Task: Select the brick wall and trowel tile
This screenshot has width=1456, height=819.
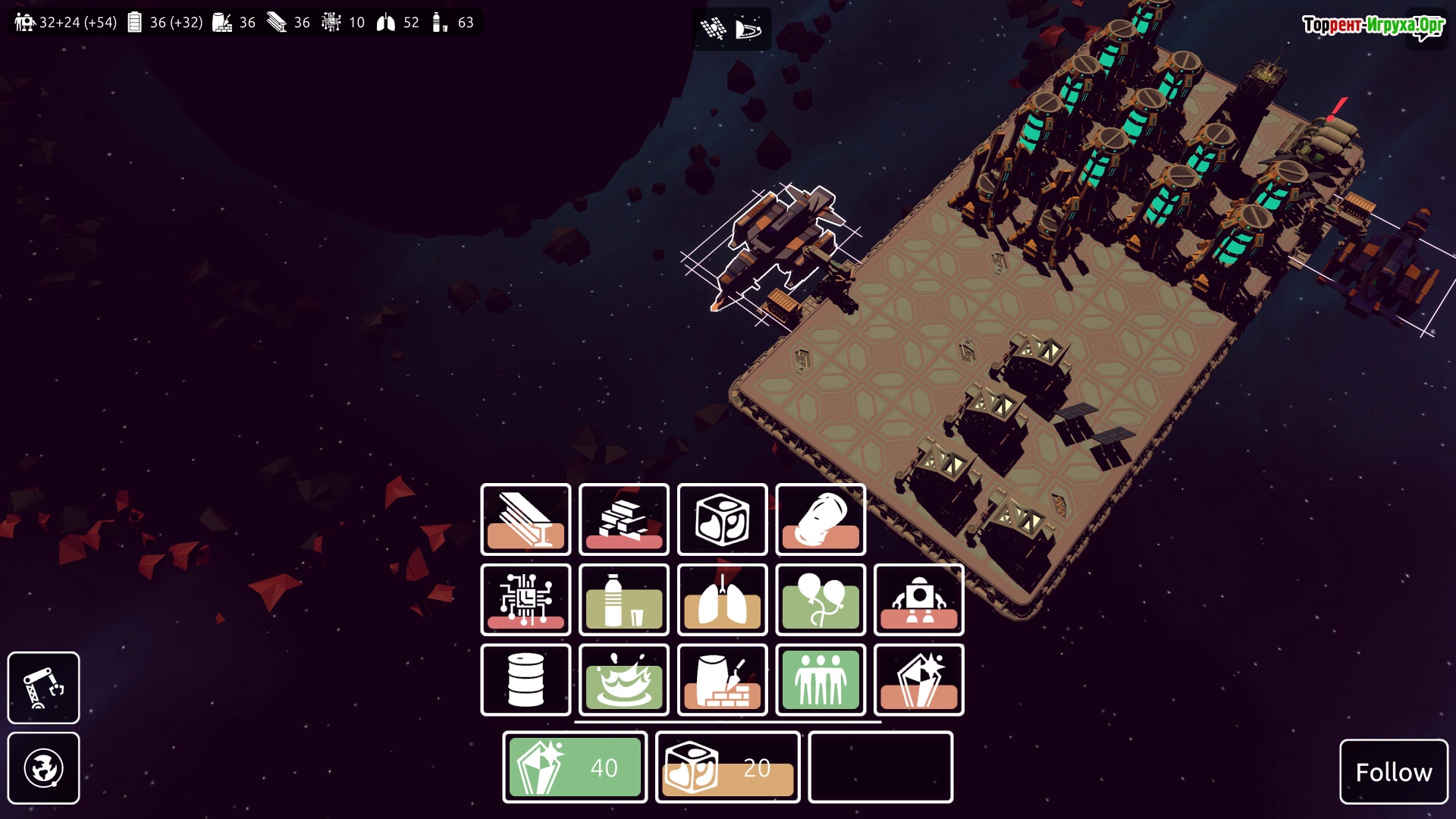Action: tap(722, 680)
